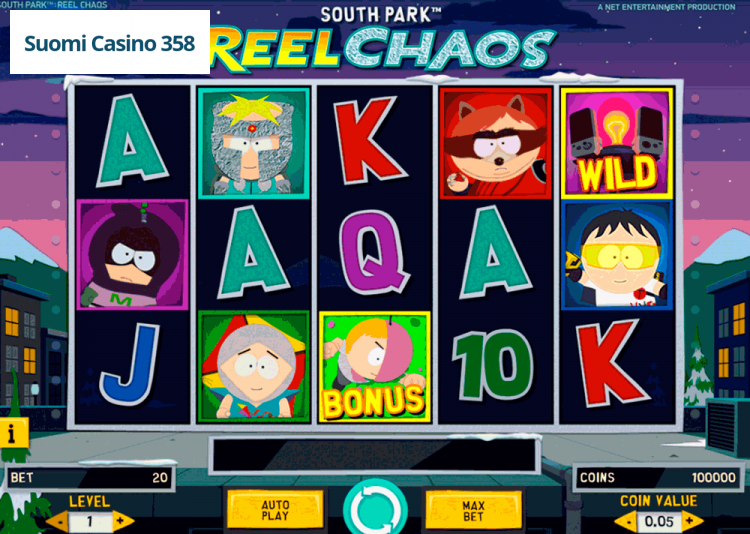Activate Auto Play

point(275,511)
